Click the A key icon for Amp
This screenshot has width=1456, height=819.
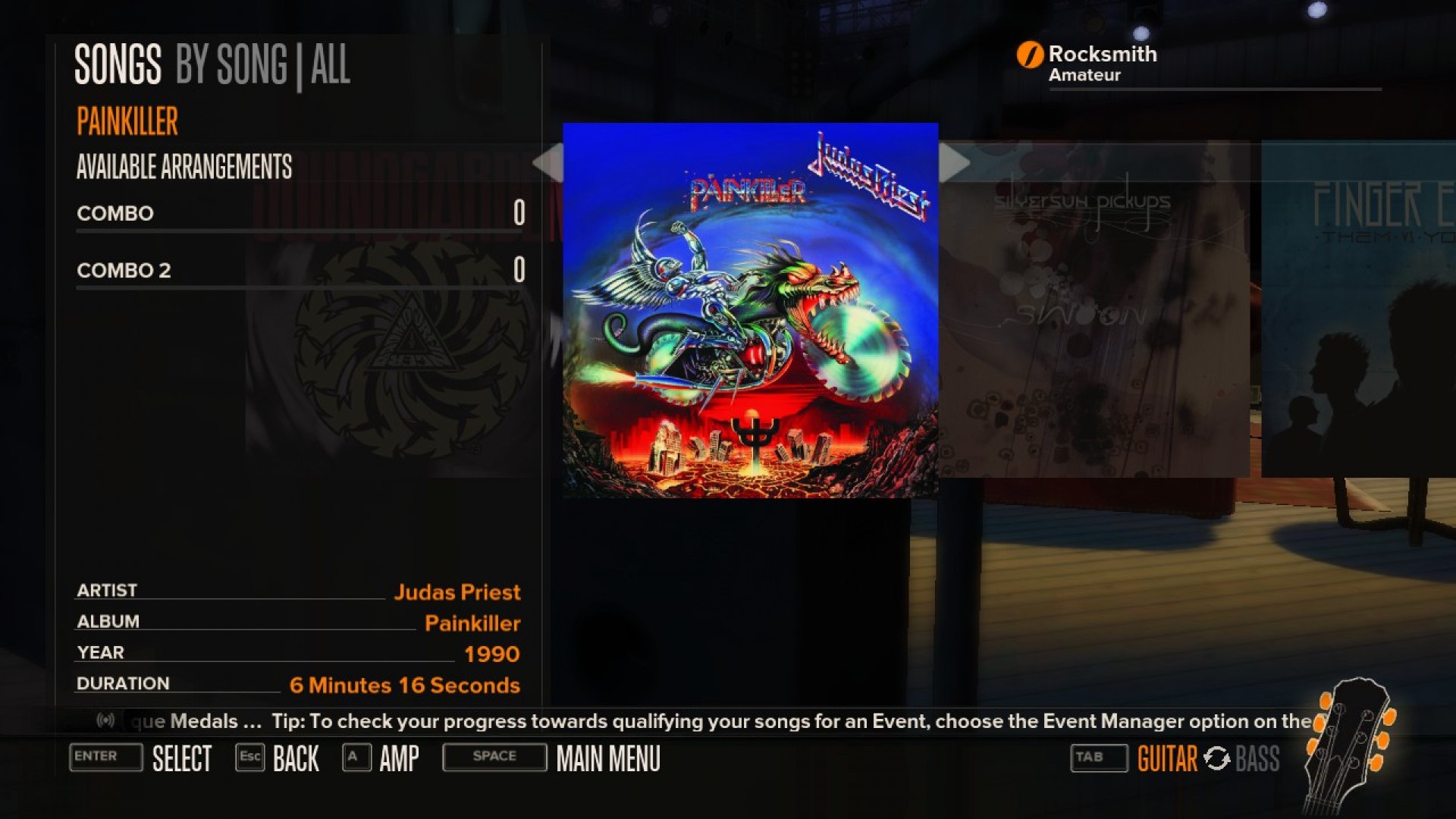tap(356, 758)
